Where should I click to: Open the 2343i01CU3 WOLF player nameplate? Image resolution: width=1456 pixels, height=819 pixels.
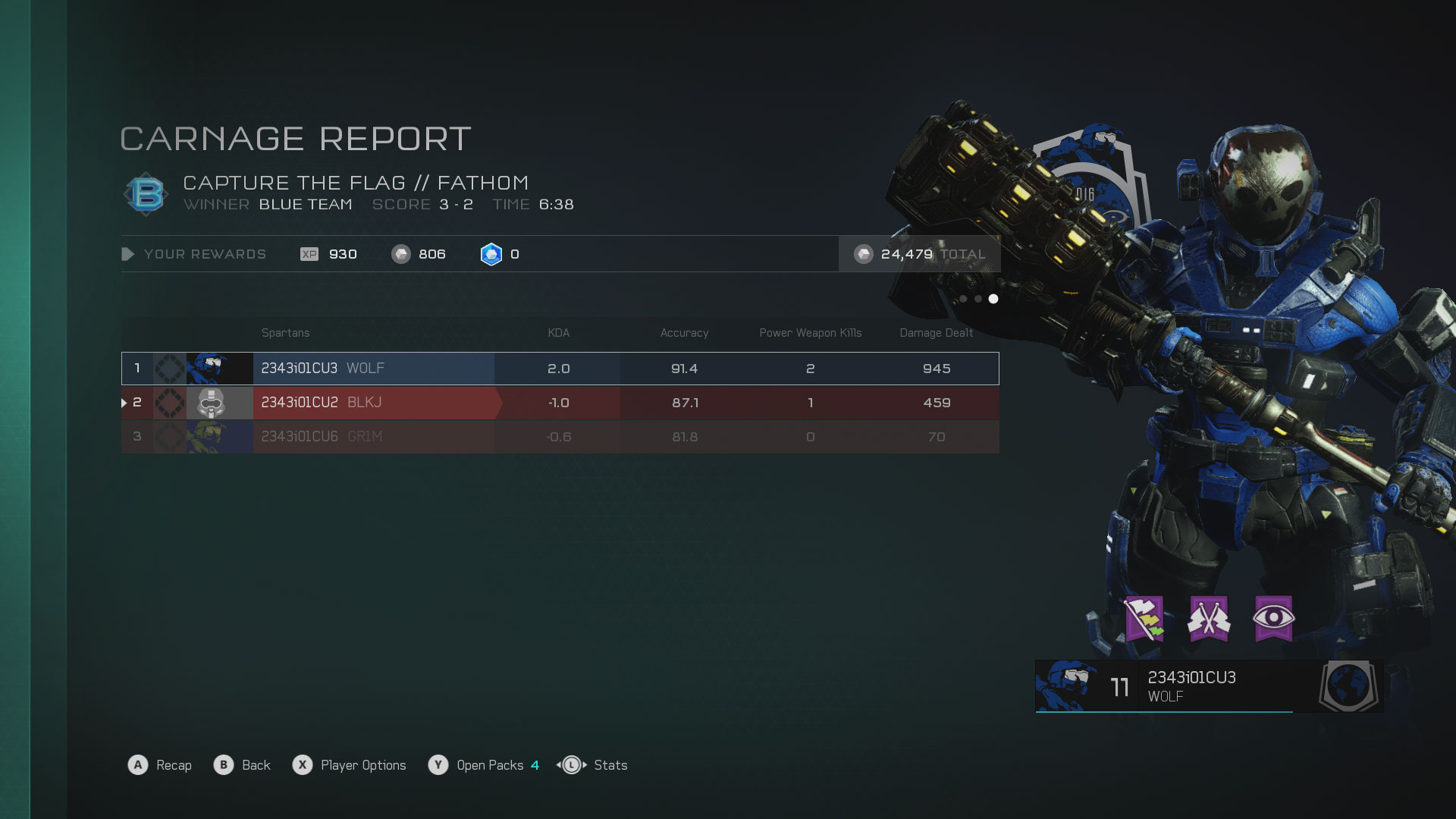point(1209,686)
